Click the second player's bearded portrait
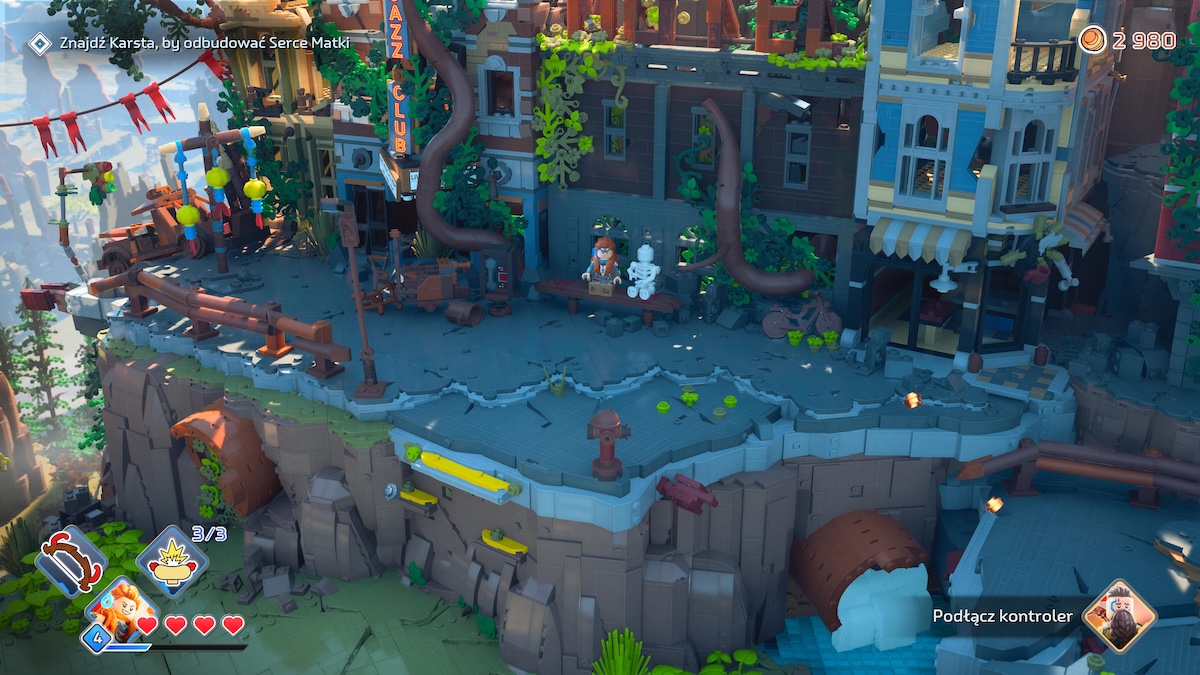 pos(1119,615)
